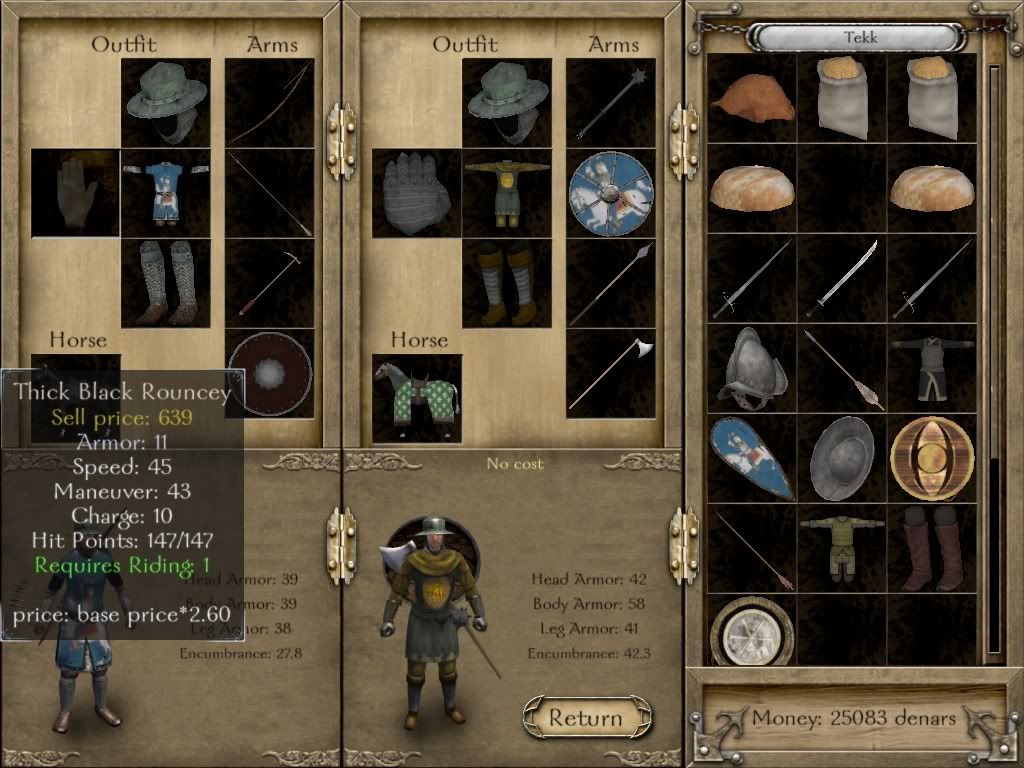Select the dark round shield with steel boss
The height and width of the screenshot is (768, 1024).
pyautogui.click(x=269, y=372)
